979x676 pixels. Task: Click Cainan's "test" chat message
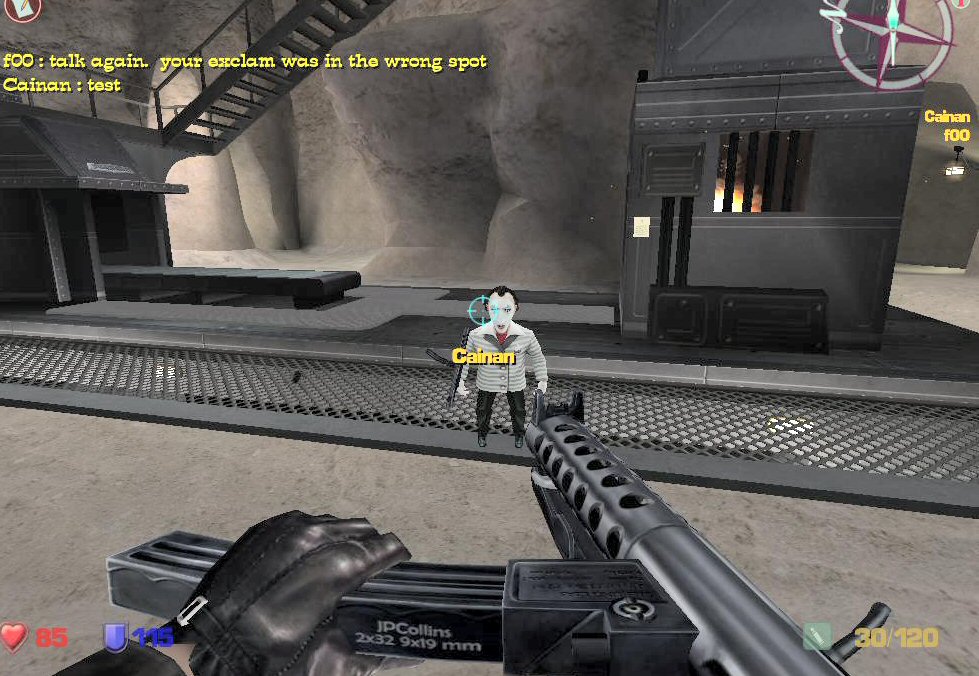(62, 85)
